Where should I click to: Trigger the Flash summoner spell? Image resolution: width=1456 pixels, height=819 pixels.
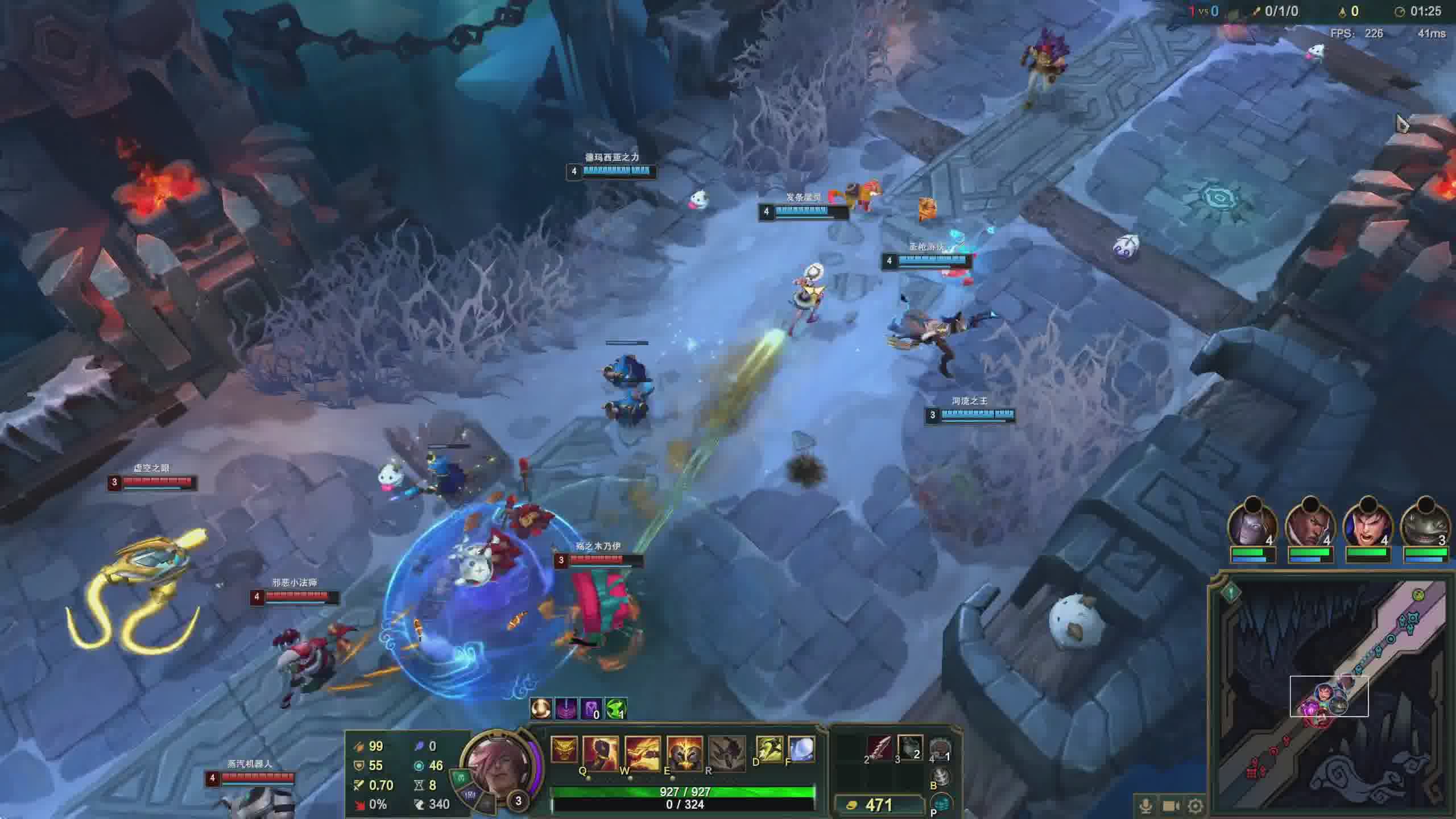[x=769, y=749]
